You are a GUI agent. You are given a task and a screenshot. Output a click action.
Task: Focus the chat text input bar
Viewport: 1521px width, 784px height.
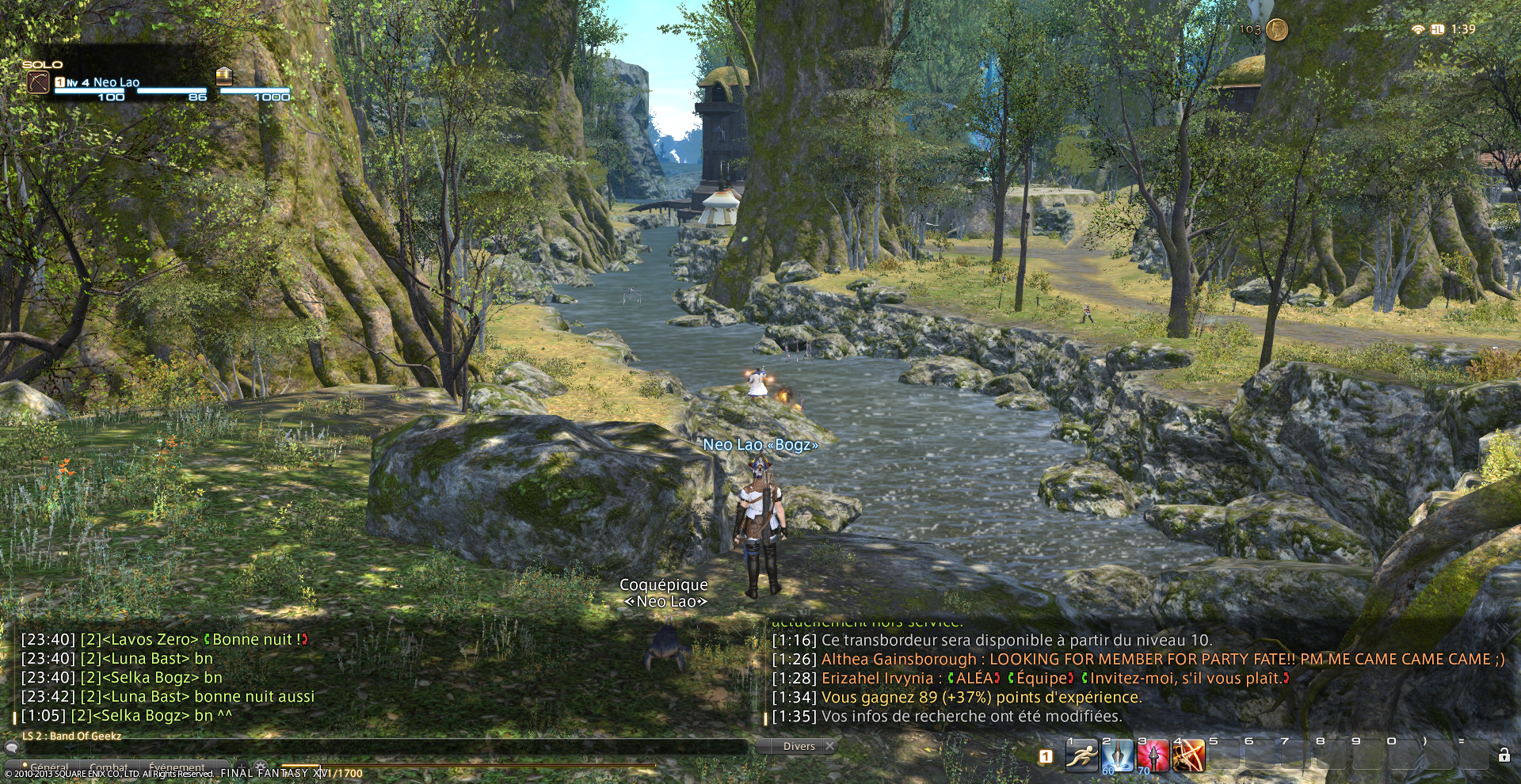coord(380,747)
